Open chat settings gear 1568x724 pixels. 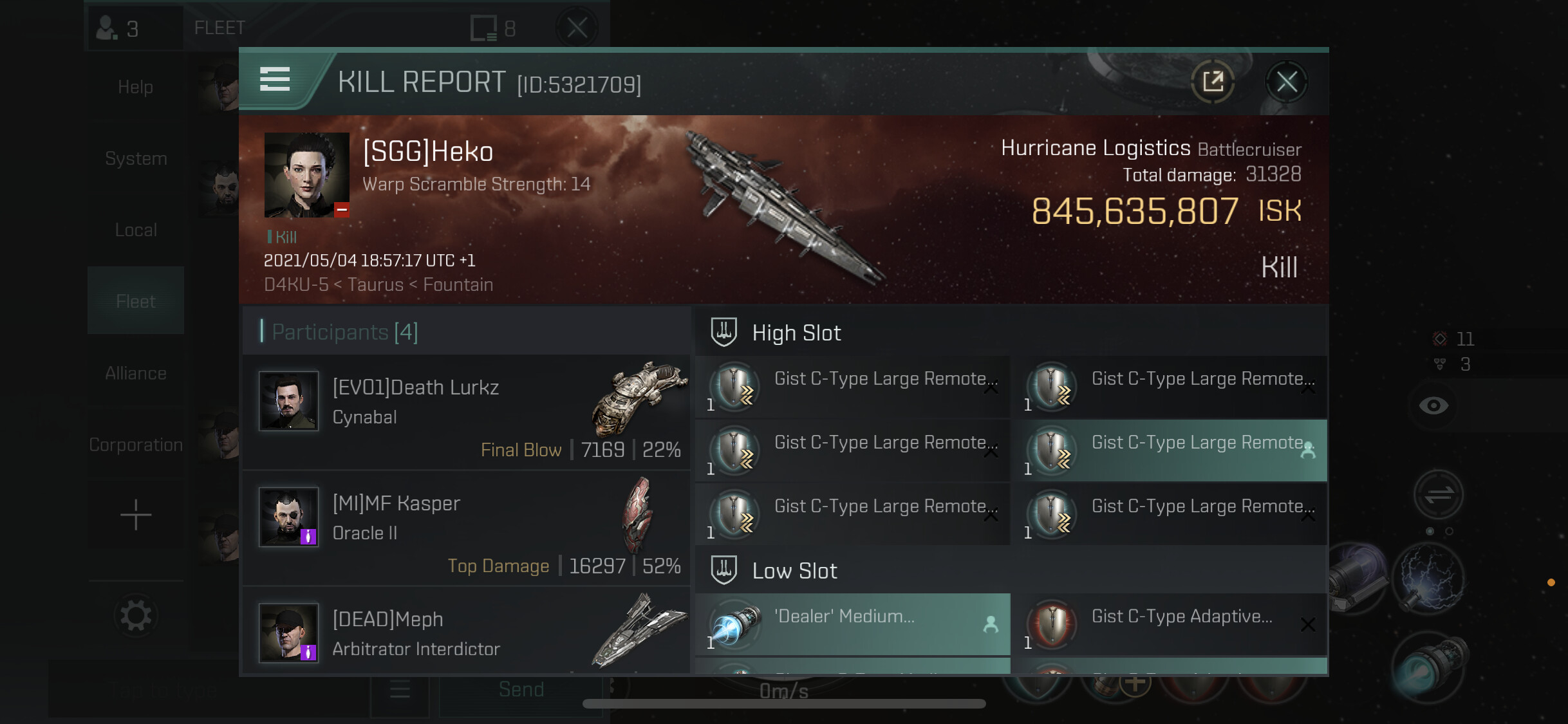click(x=136, y=616)
